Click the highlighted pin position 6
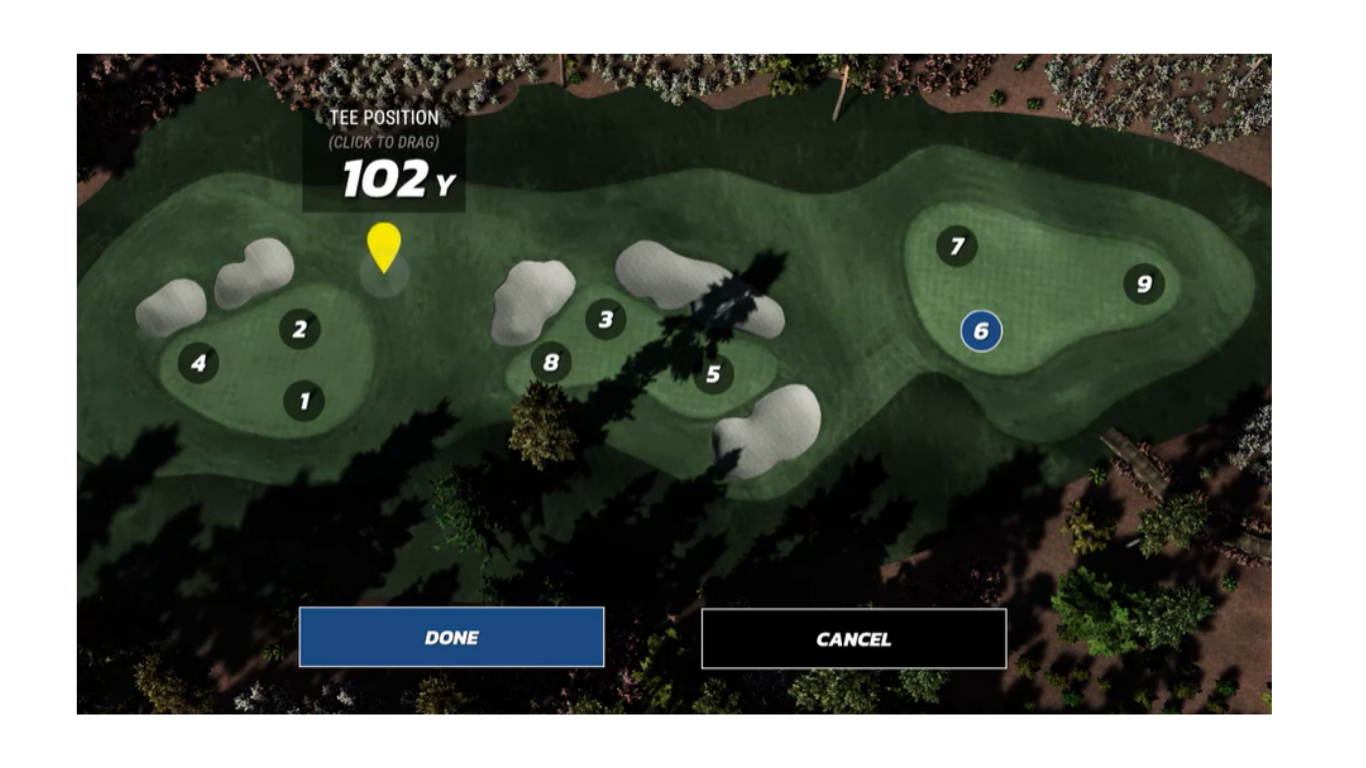The height and width of the screenshot is (768, 1366). (981, 331)
